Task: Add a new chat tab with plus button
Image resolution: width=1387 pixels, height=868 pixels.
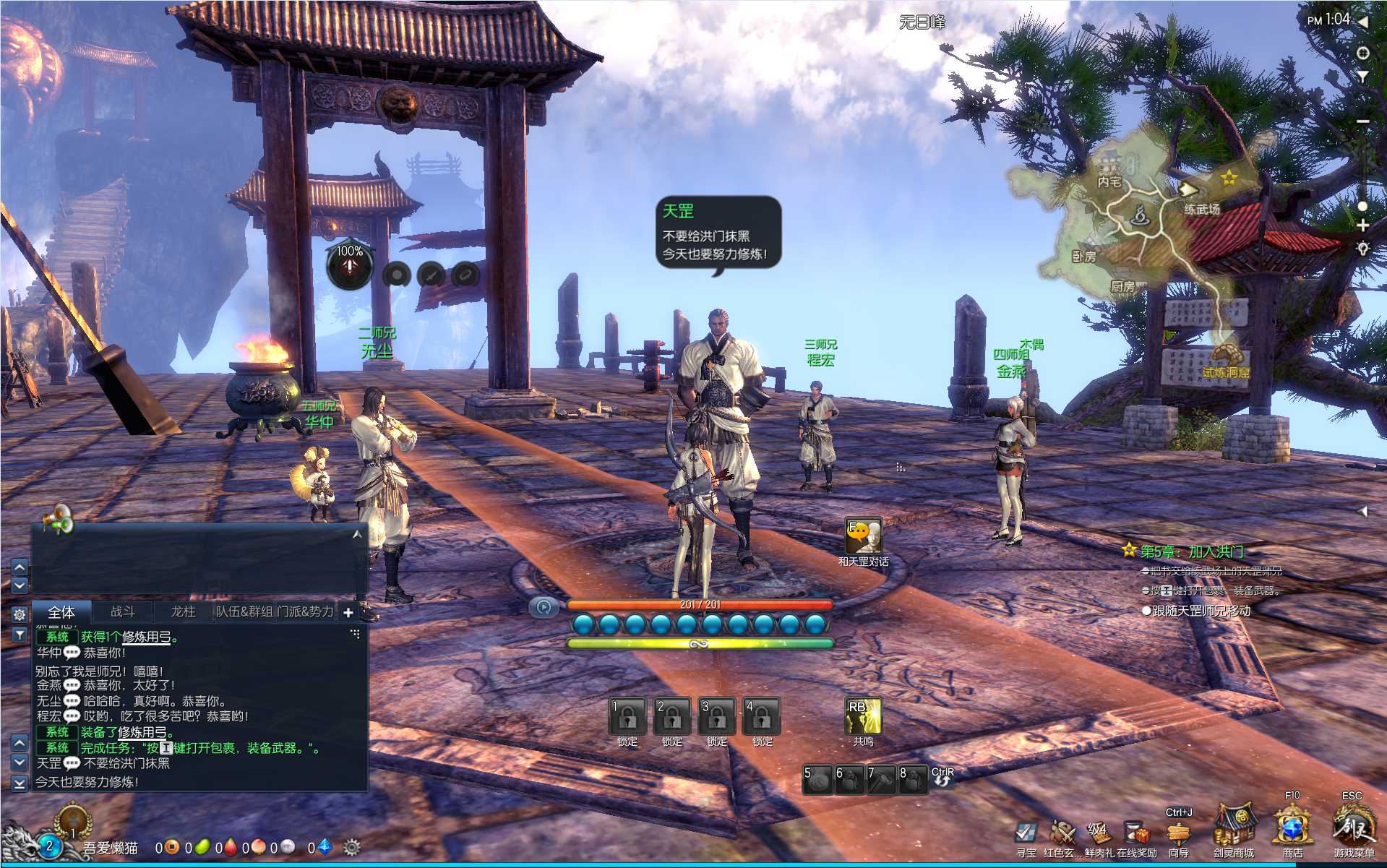Action: pos(348,613)
